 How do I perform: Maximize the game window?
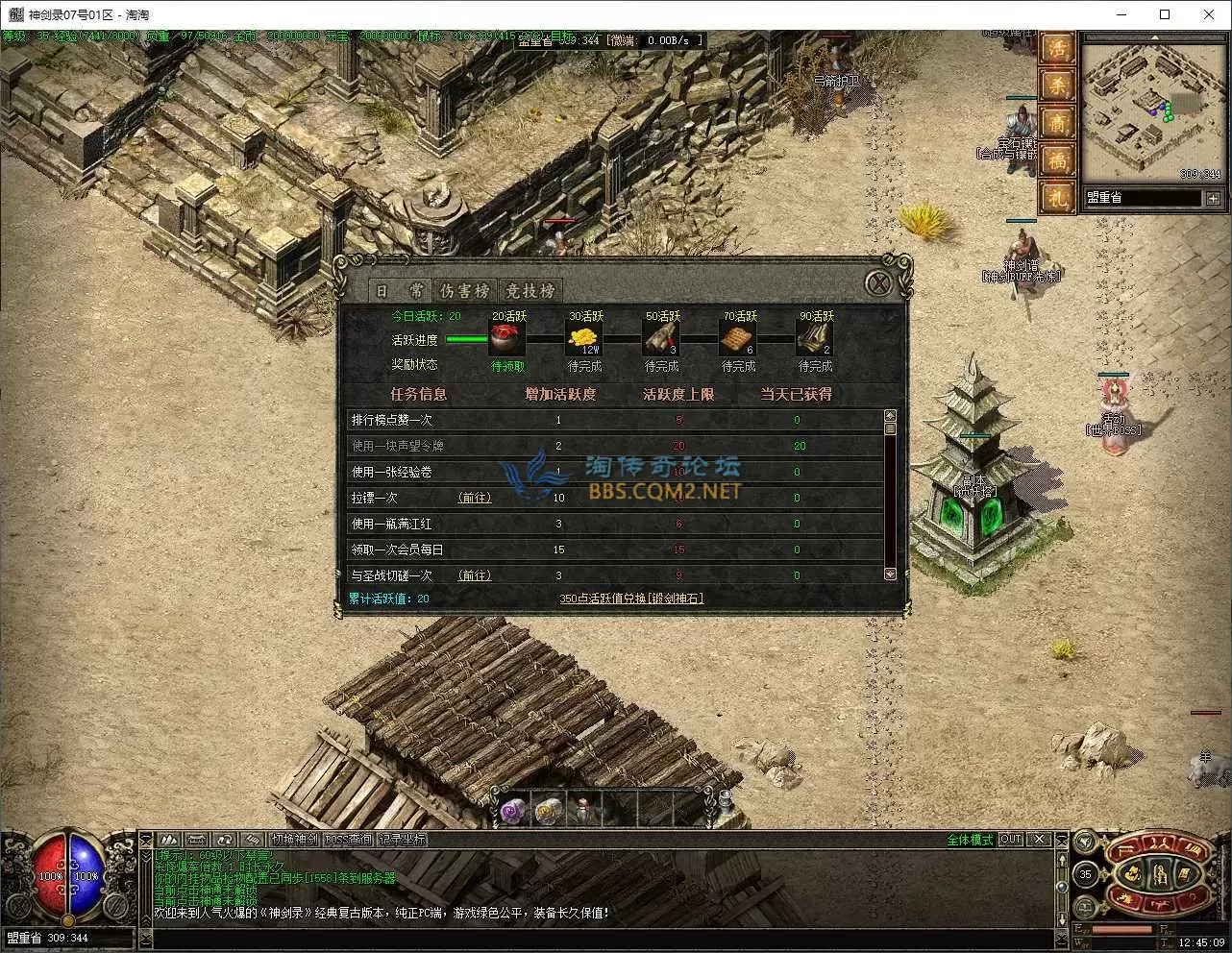[1165, 14]
